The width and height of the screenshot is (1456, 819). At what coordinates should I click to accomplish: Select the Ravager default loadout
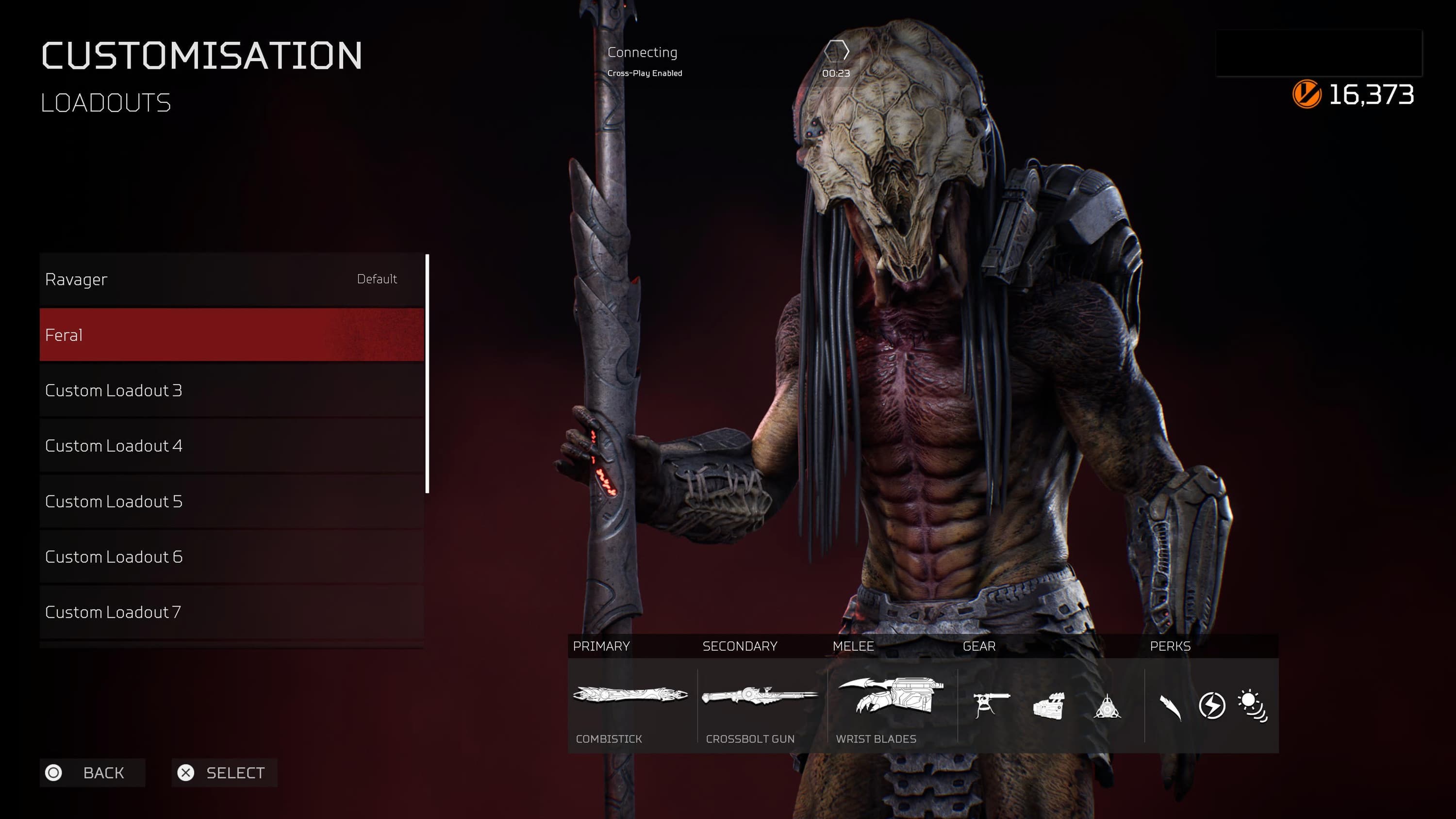coord(232,279)
